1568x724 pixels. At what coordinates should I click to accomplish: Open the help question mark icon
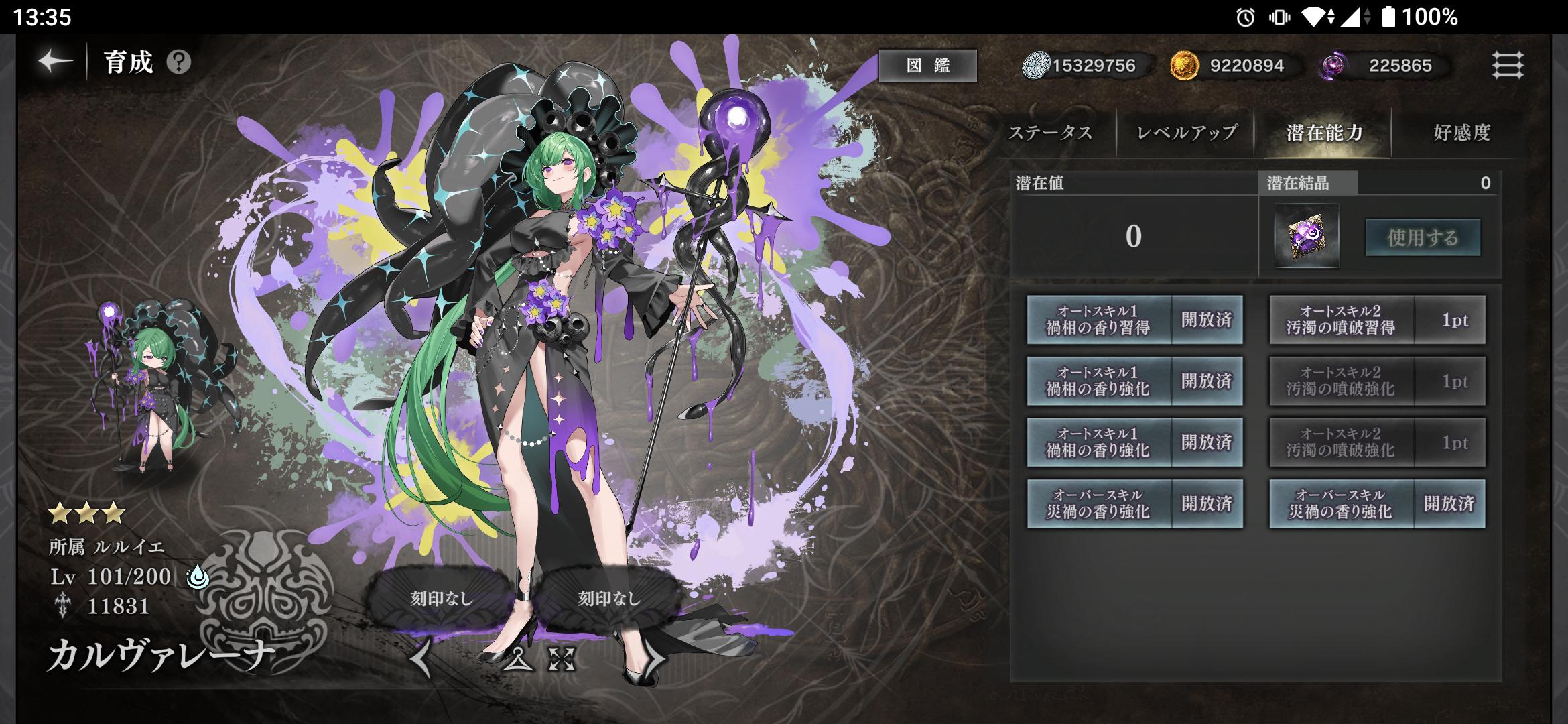click(x=179, y=62)
